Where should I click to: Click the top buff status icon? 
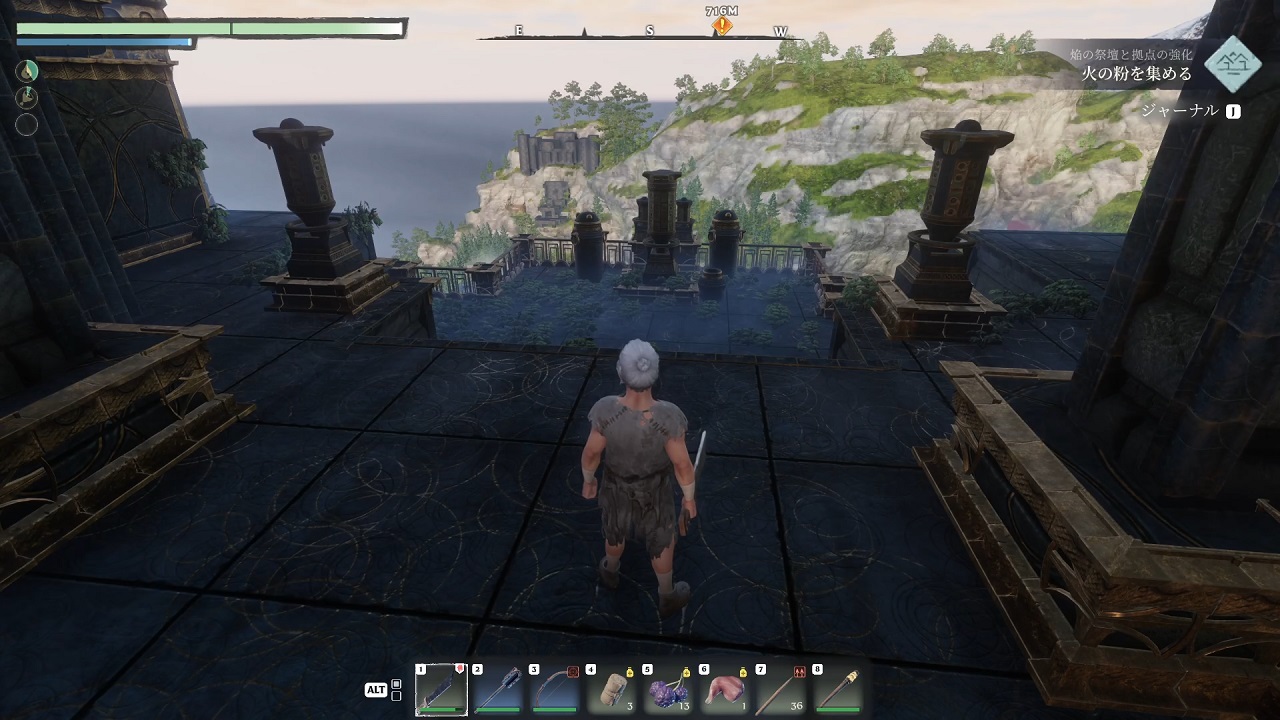click(27, 70)
